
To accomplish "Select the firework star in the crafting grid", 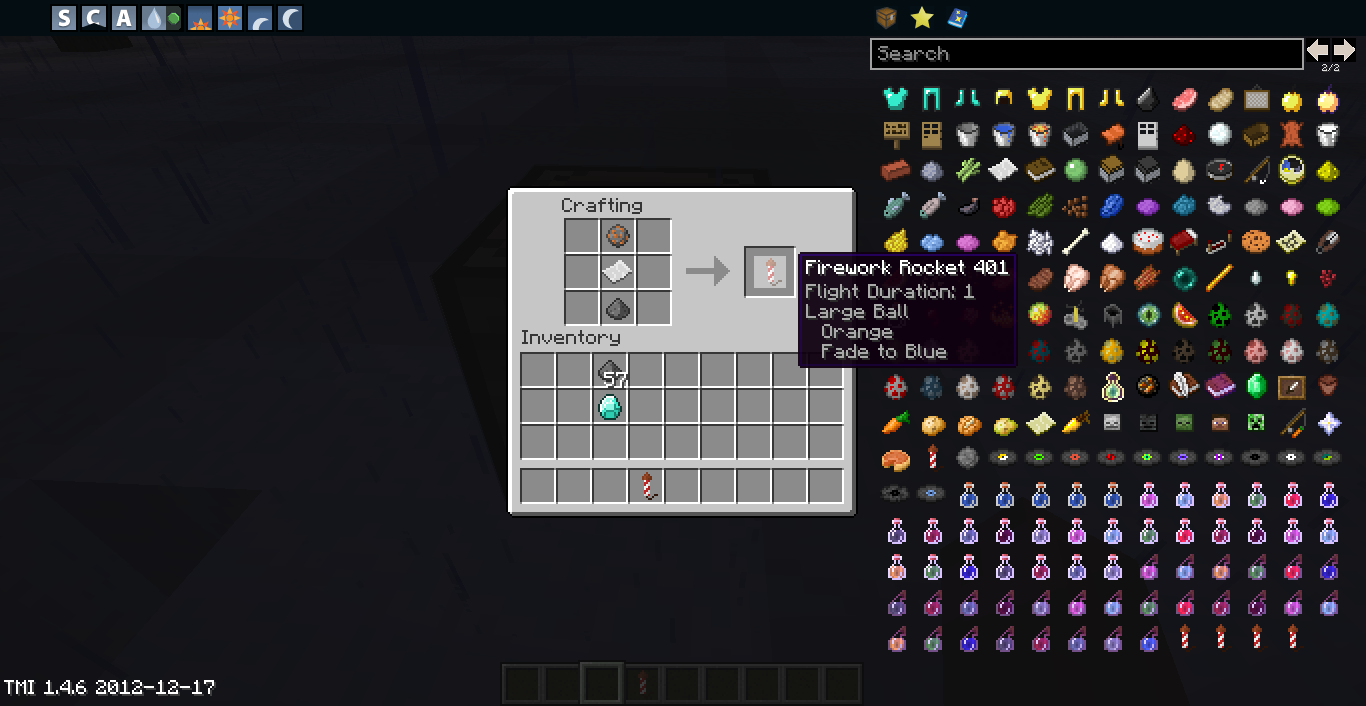I will click(617, 237).
